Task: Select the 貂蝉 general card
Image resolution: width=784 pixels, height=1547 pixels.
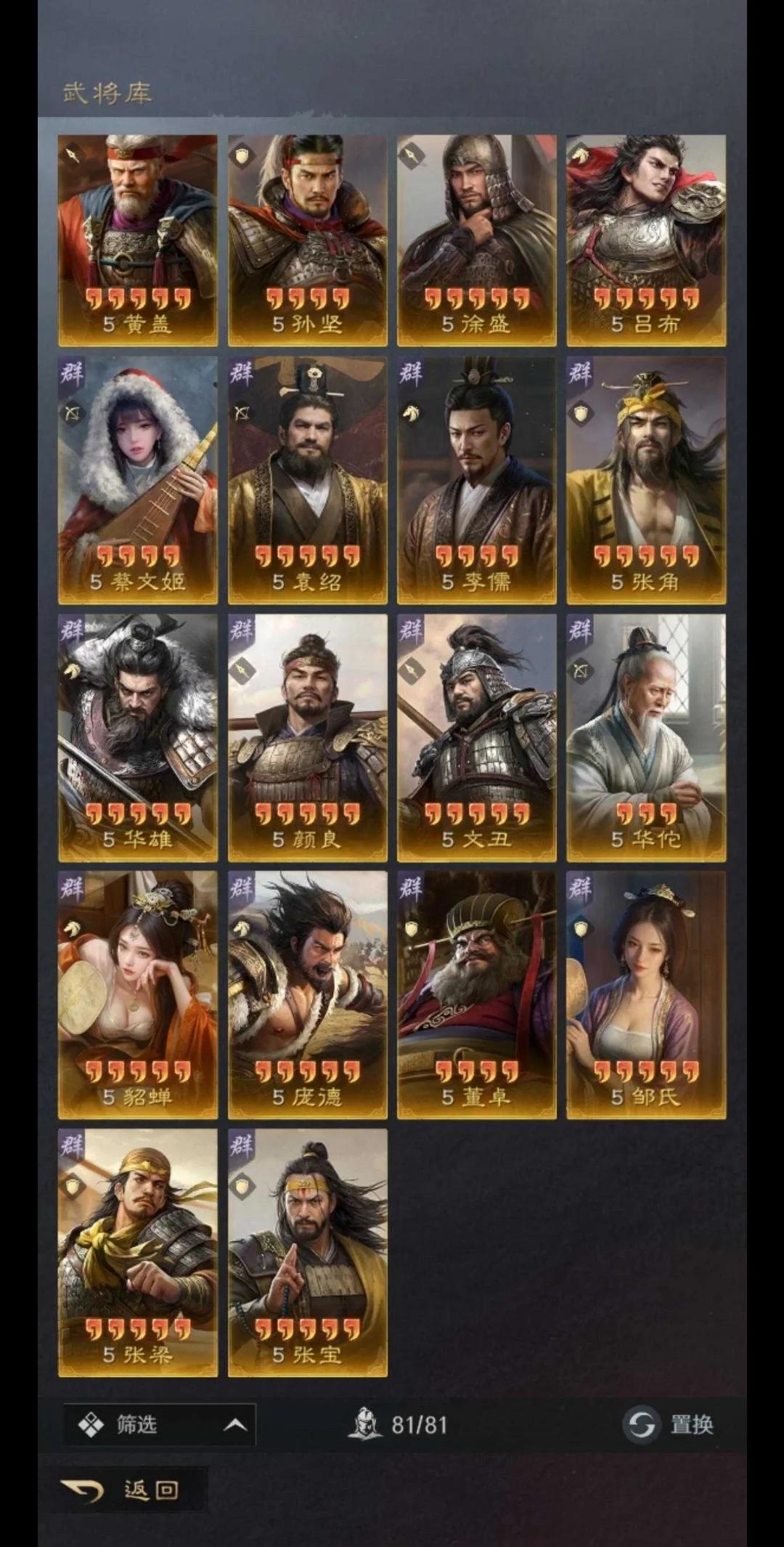Action: point(138,995)
